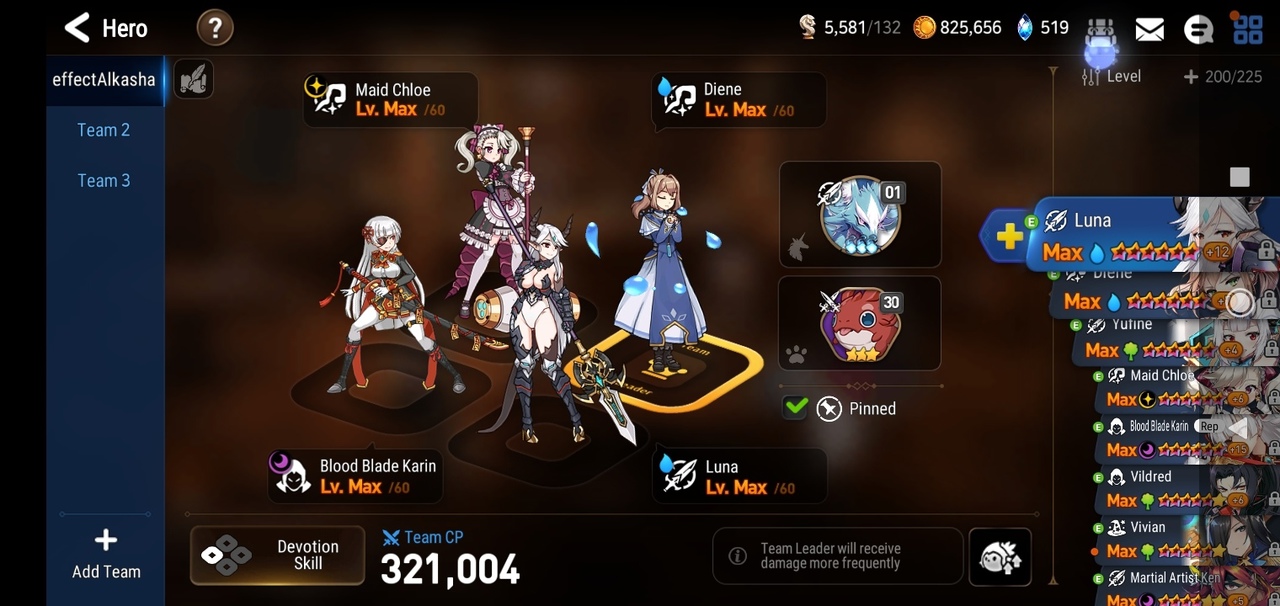Image resolution: width=1280 pixels, height=606 pixels.
Task: Add a new team
Action: (105, 554)
